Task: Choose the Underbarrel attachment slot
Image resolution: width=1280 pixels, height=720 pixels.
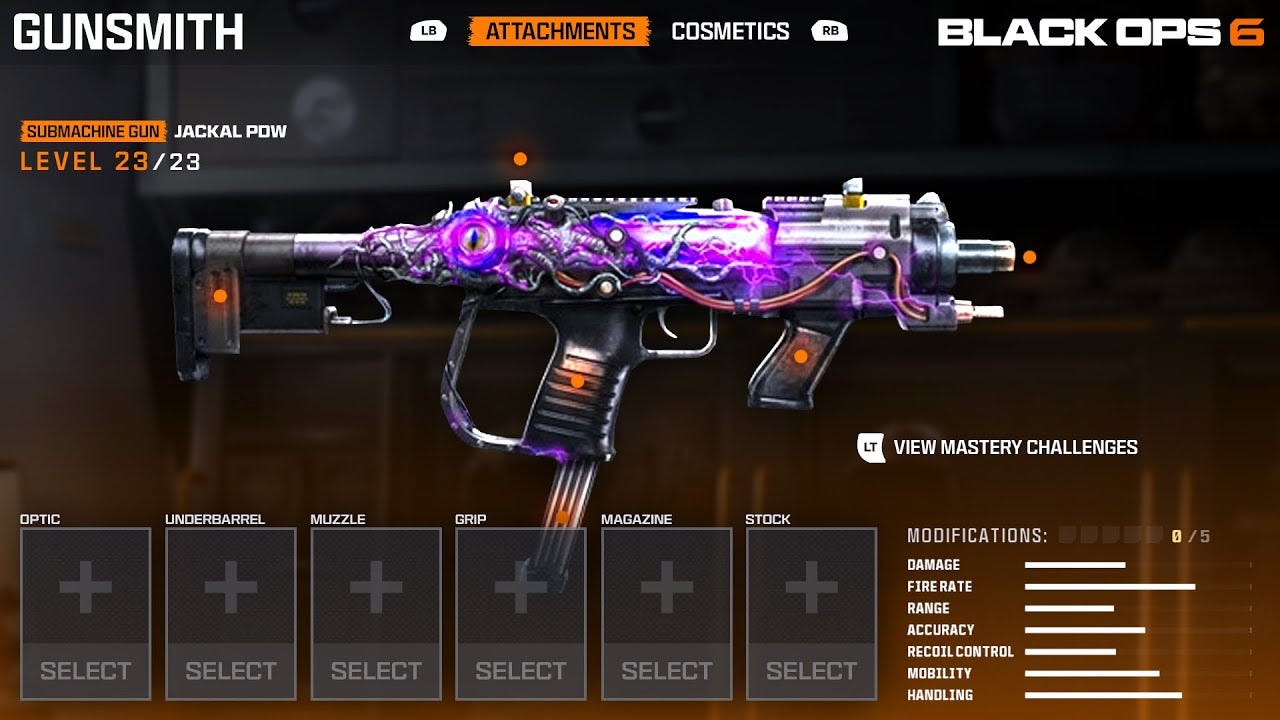Action: click(231, 613)
